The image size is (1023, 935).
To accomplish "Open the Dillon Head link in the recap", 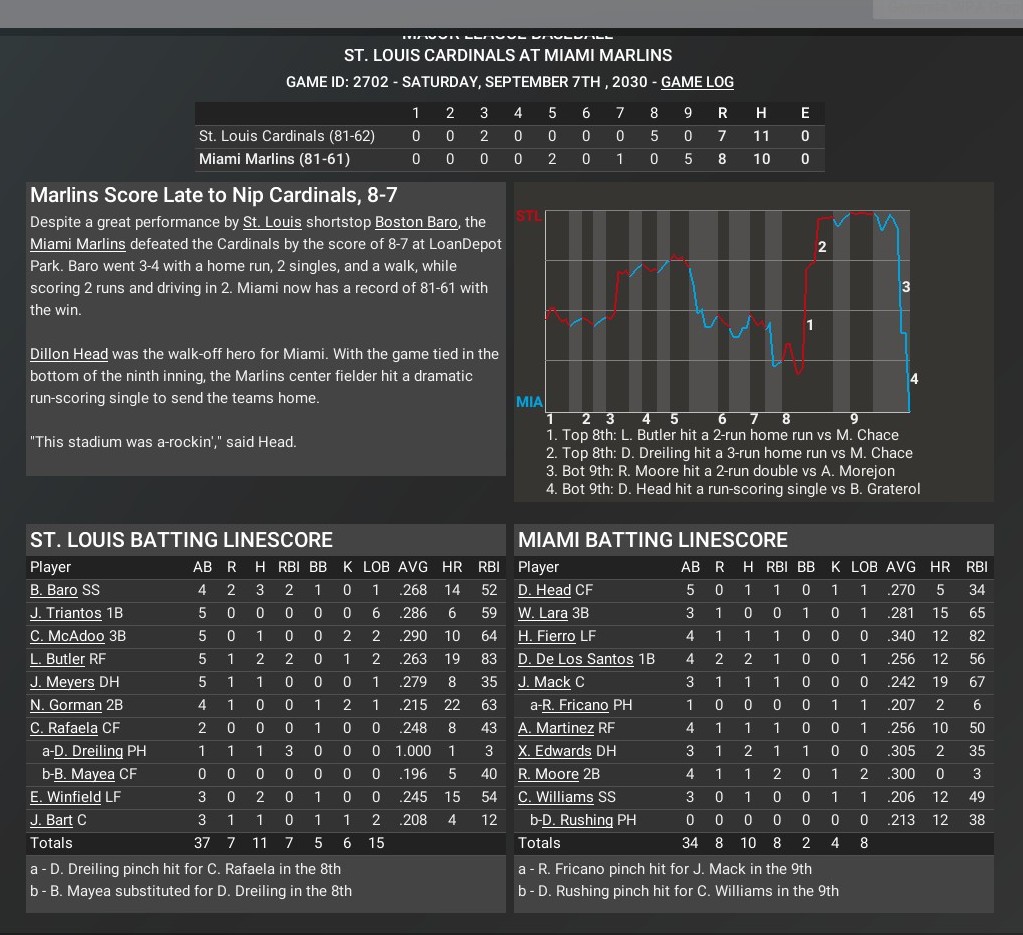I will (x=69, y=354).
